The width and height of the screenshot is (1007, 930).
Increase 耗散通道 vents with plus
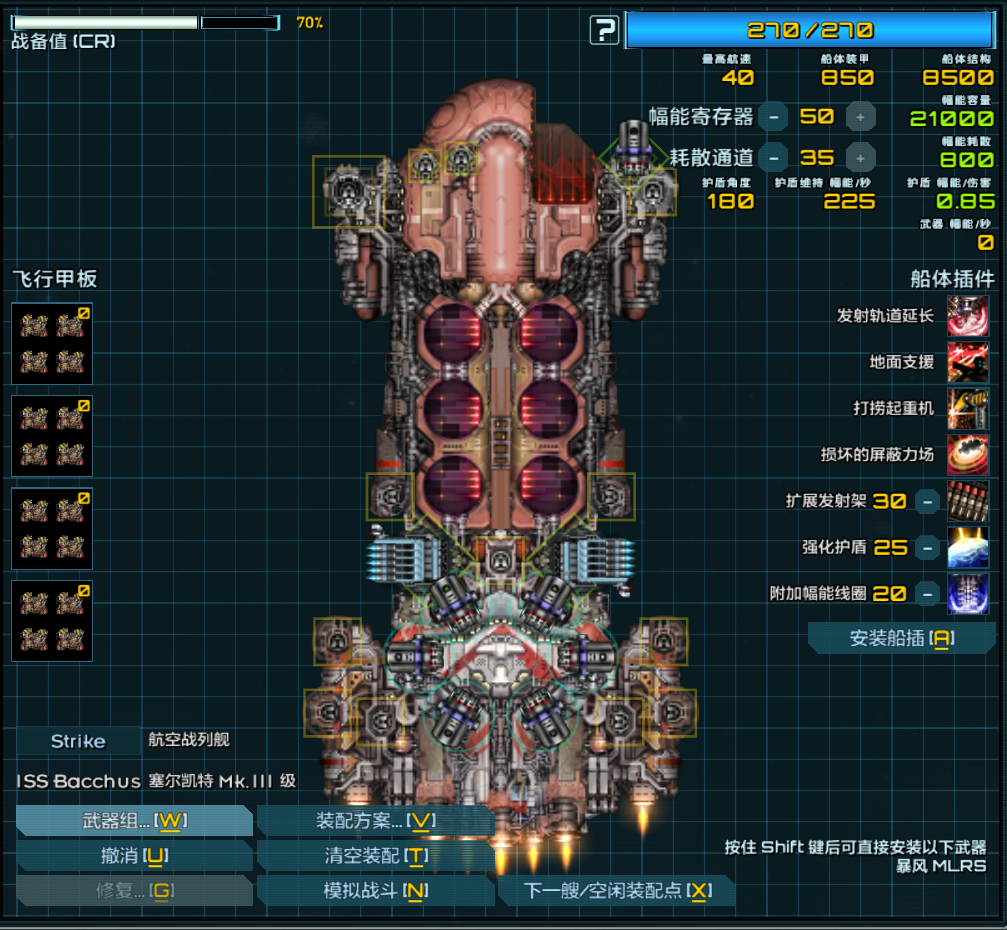tap(861, 157)
